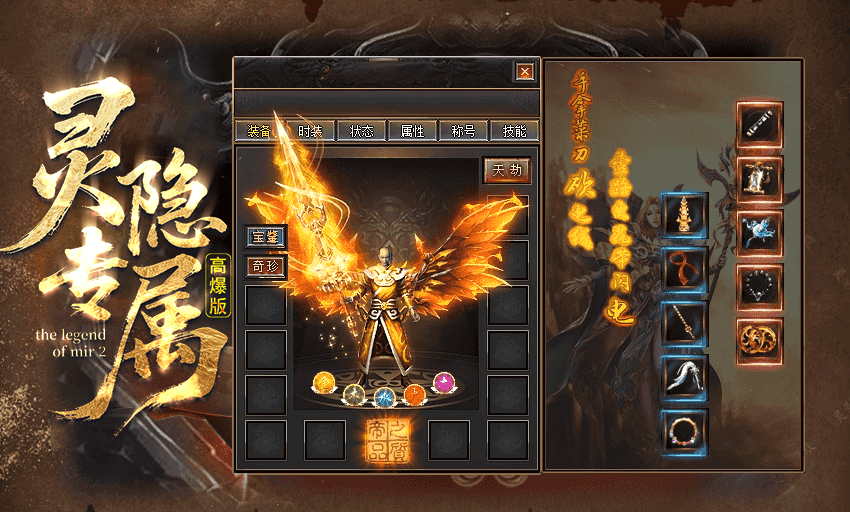850x512 pixels.
Task: Switch to the 装备 tab
Action: tap(258, 131)
